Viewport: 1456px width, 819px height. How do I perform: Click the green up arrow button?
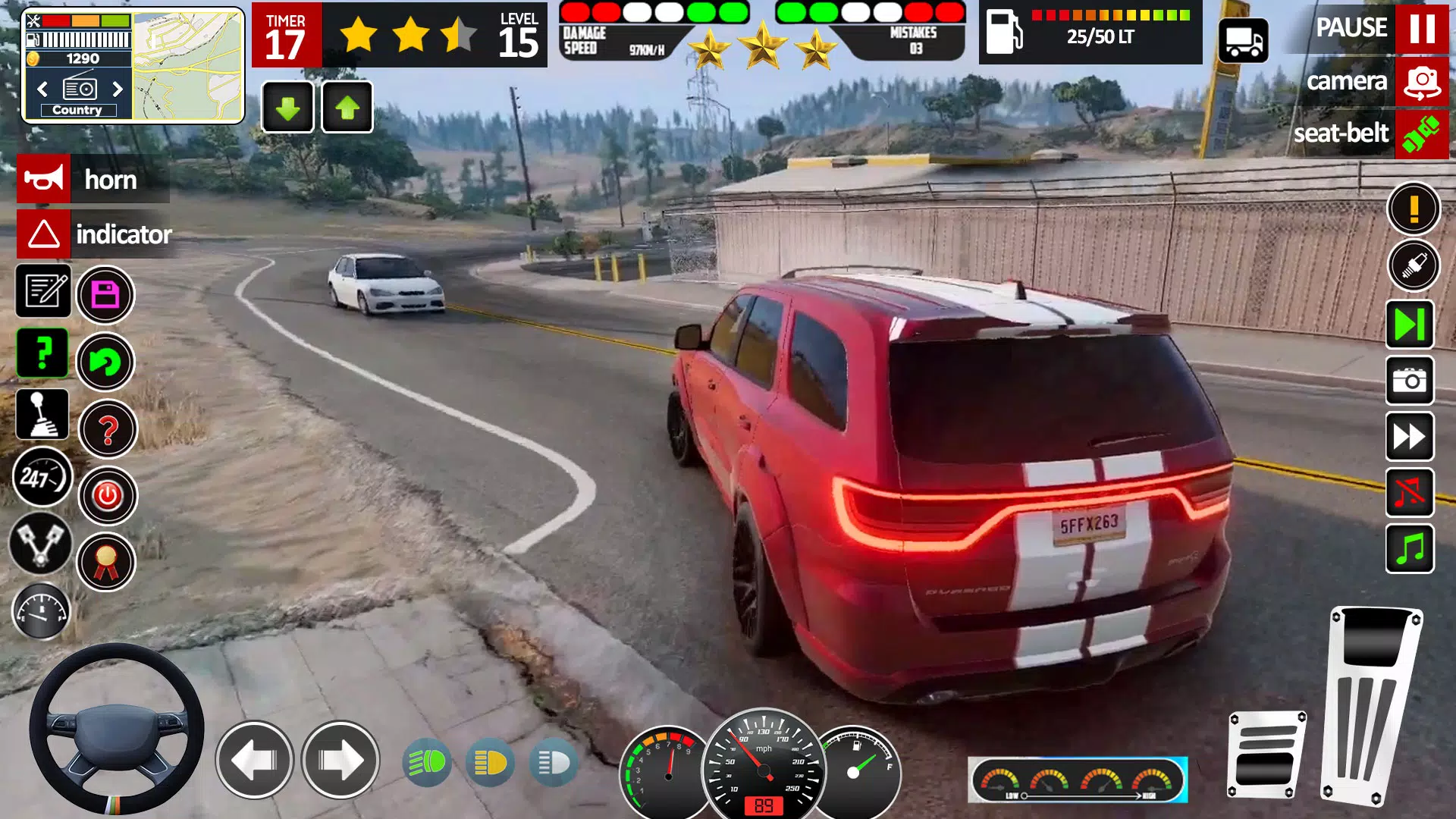click(x=347, y=108)
